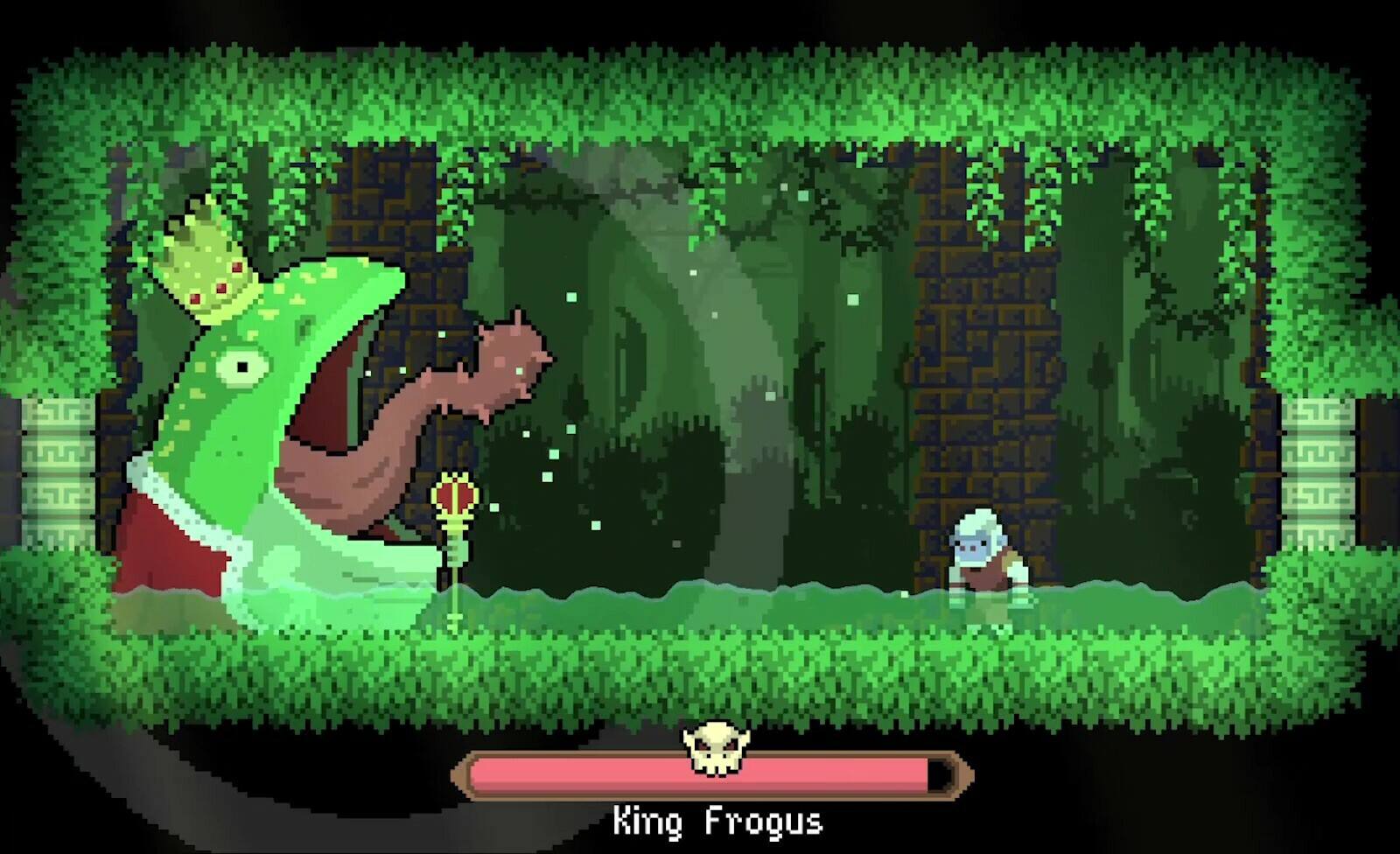The image size is (1400, 854).
Task: Click the skull icon above the boss health bar
Action: coord(716,745)
